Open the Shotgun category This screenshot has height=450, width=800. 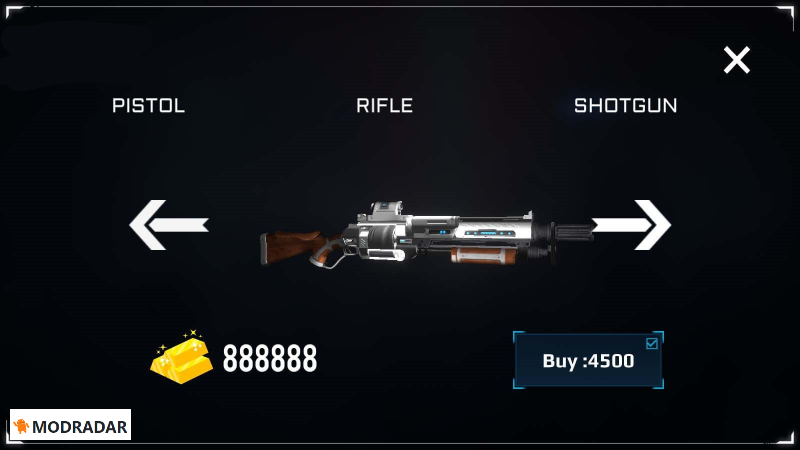[x=625, y=106]
